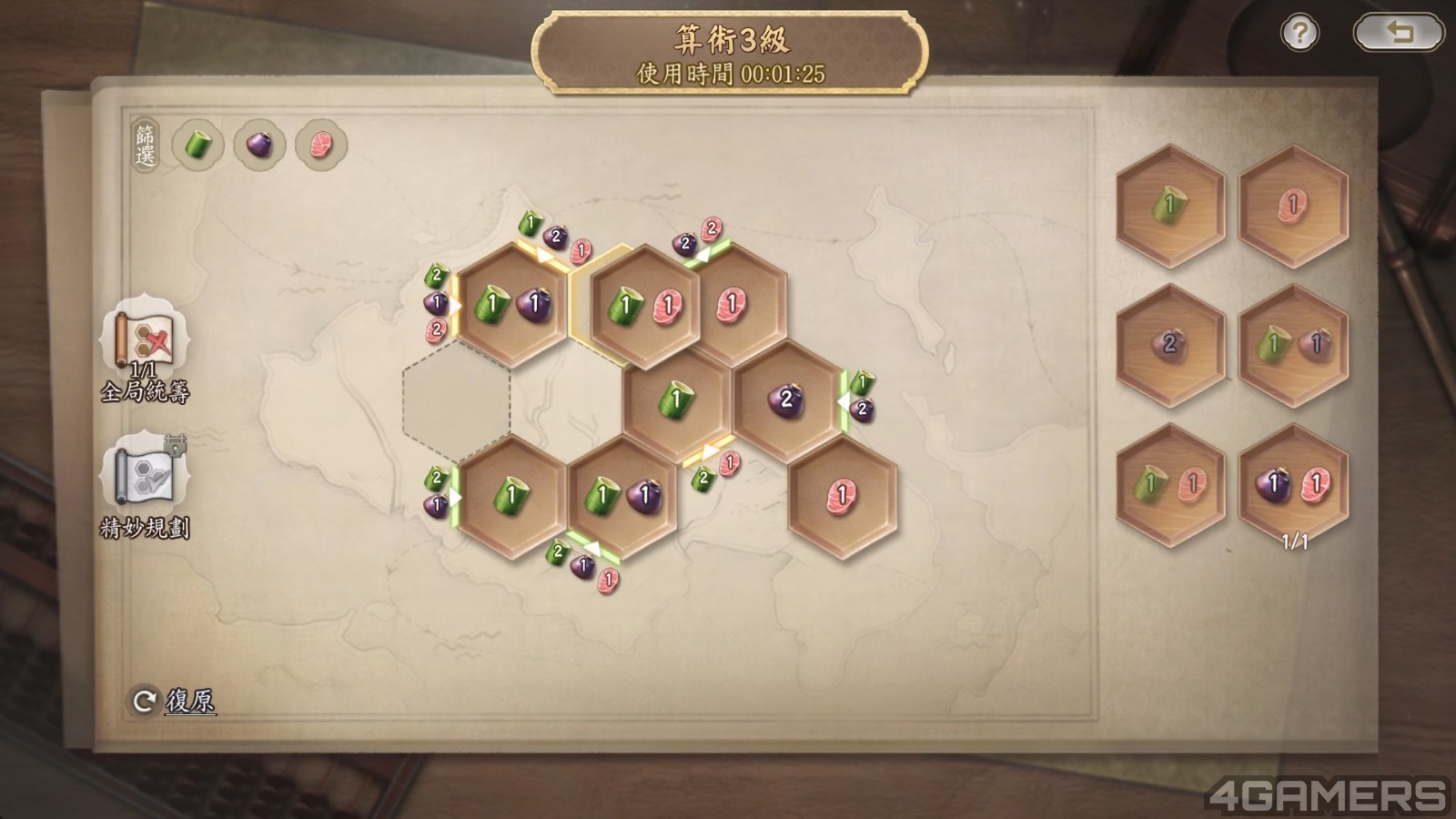
Task: Click the back arrow button
Action: pyautogui.click(x=1398, y=34)
